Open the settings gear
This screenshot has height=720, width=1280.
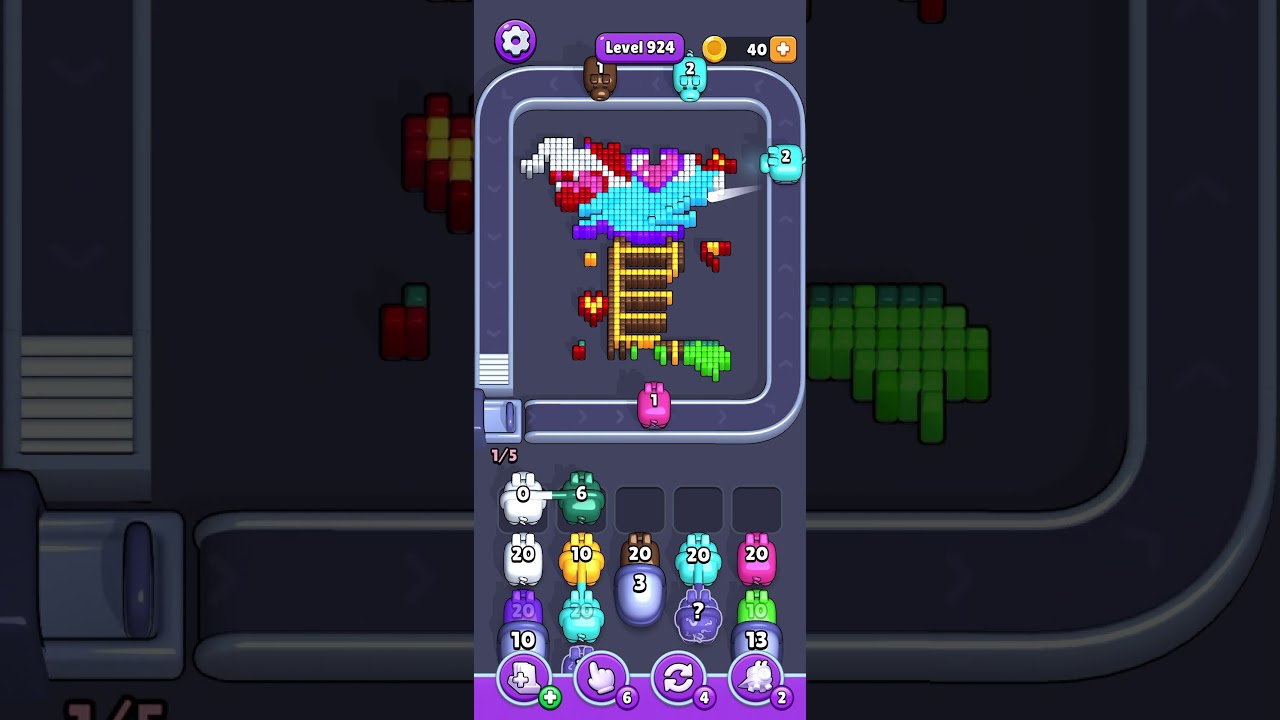coord(515,40)
